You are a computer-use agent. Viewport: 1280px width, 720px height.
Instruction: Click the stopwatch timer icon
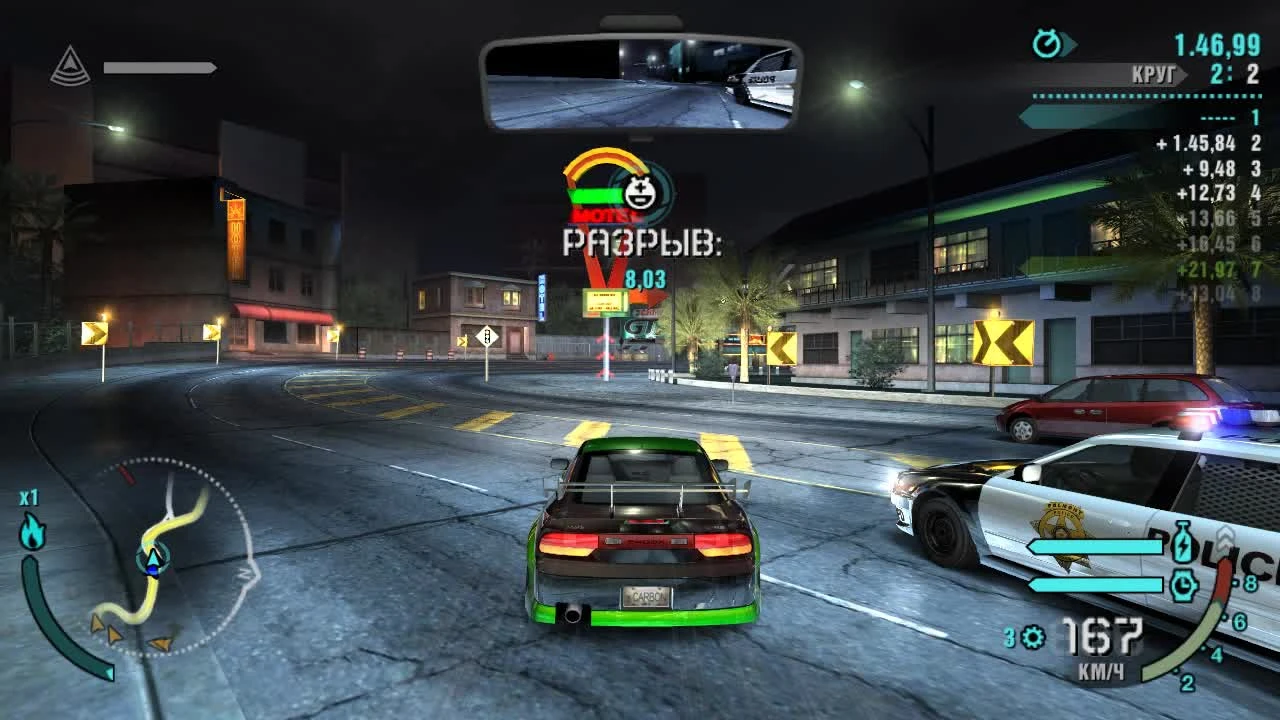click(1046, 42)
